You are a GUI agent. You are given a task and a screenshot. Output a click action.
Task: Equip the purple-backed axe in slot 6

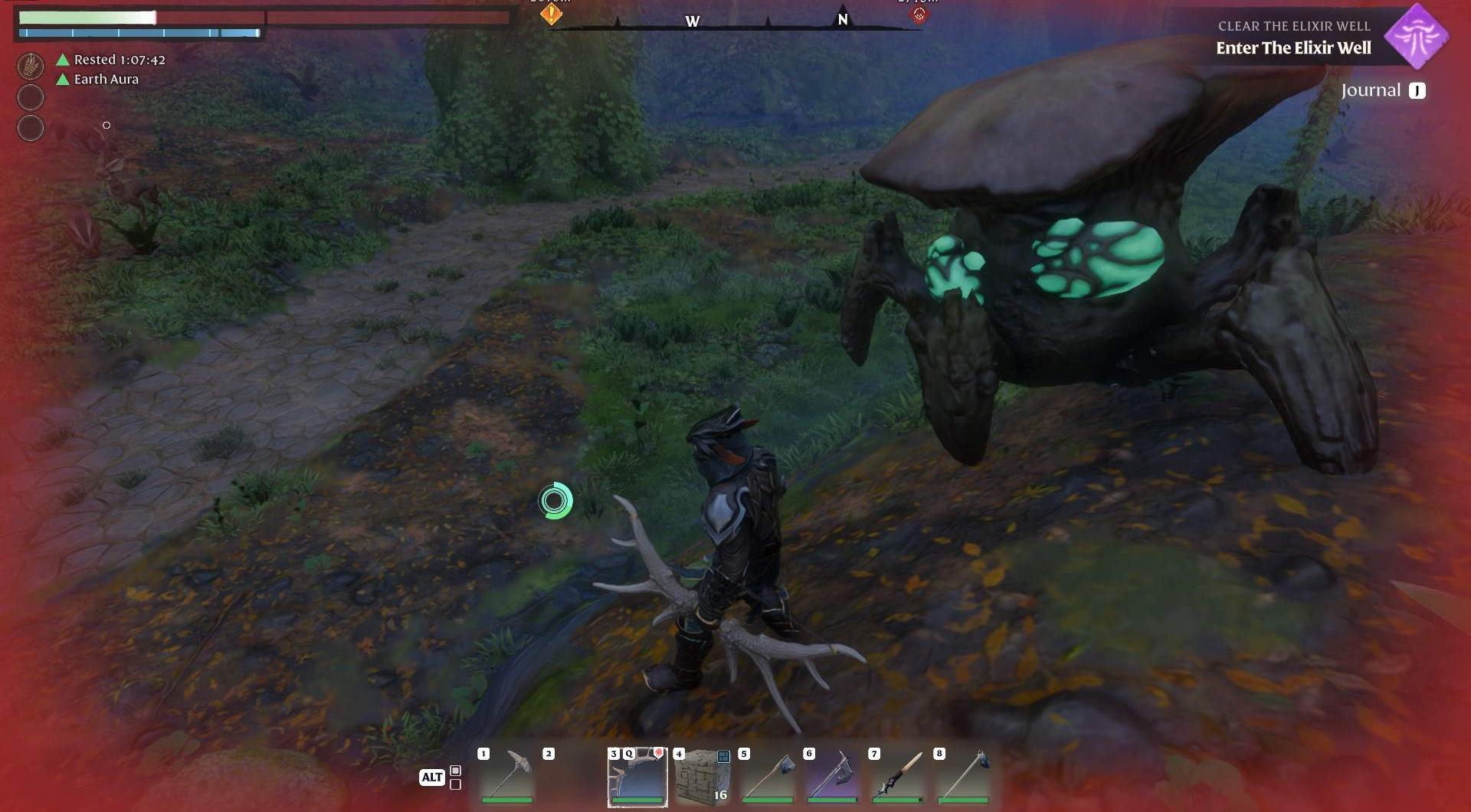pyautogui.click(x=833, y=775)
